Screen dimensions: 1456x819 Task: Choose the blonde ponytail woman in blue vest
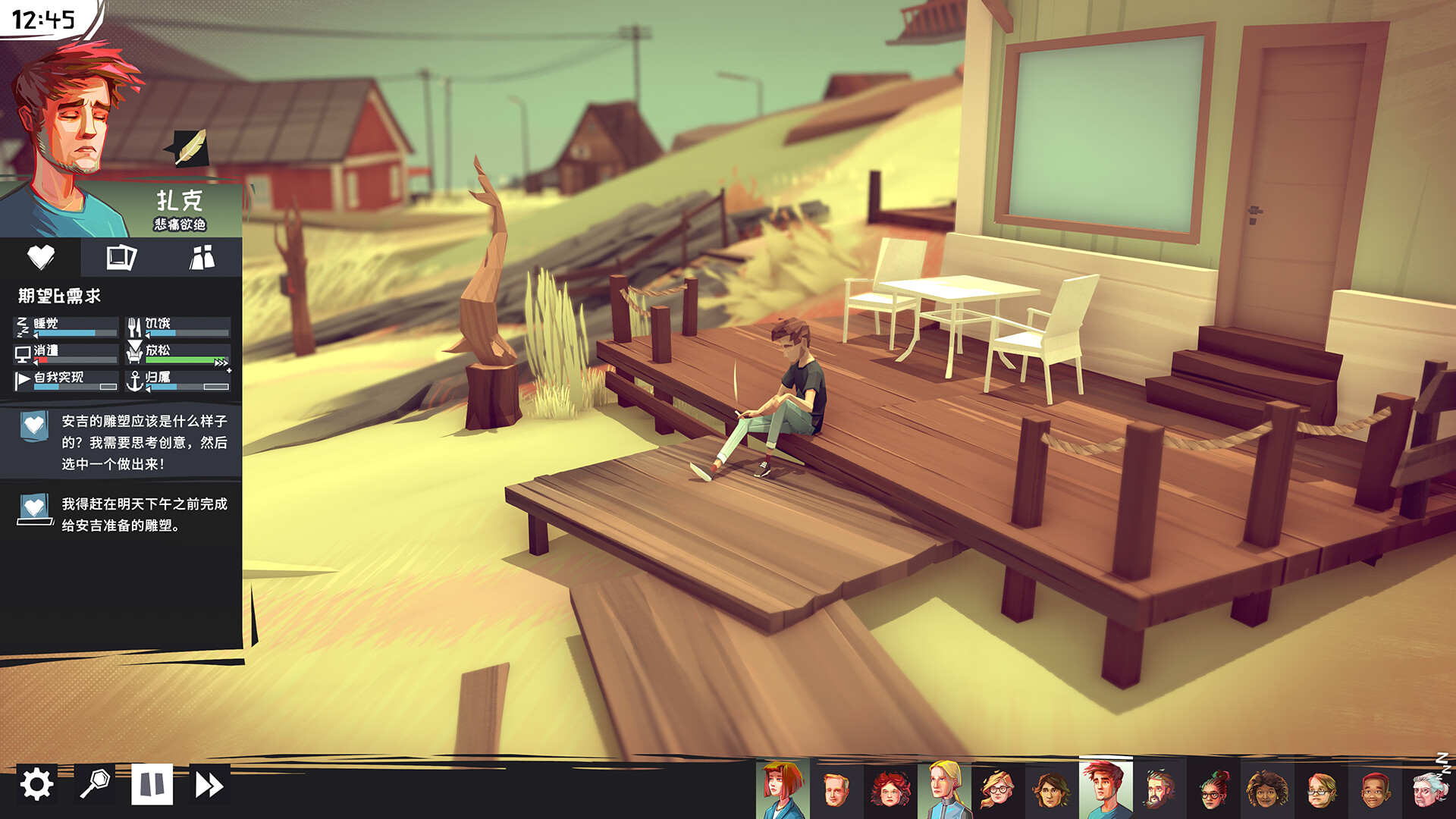point(945,790)
